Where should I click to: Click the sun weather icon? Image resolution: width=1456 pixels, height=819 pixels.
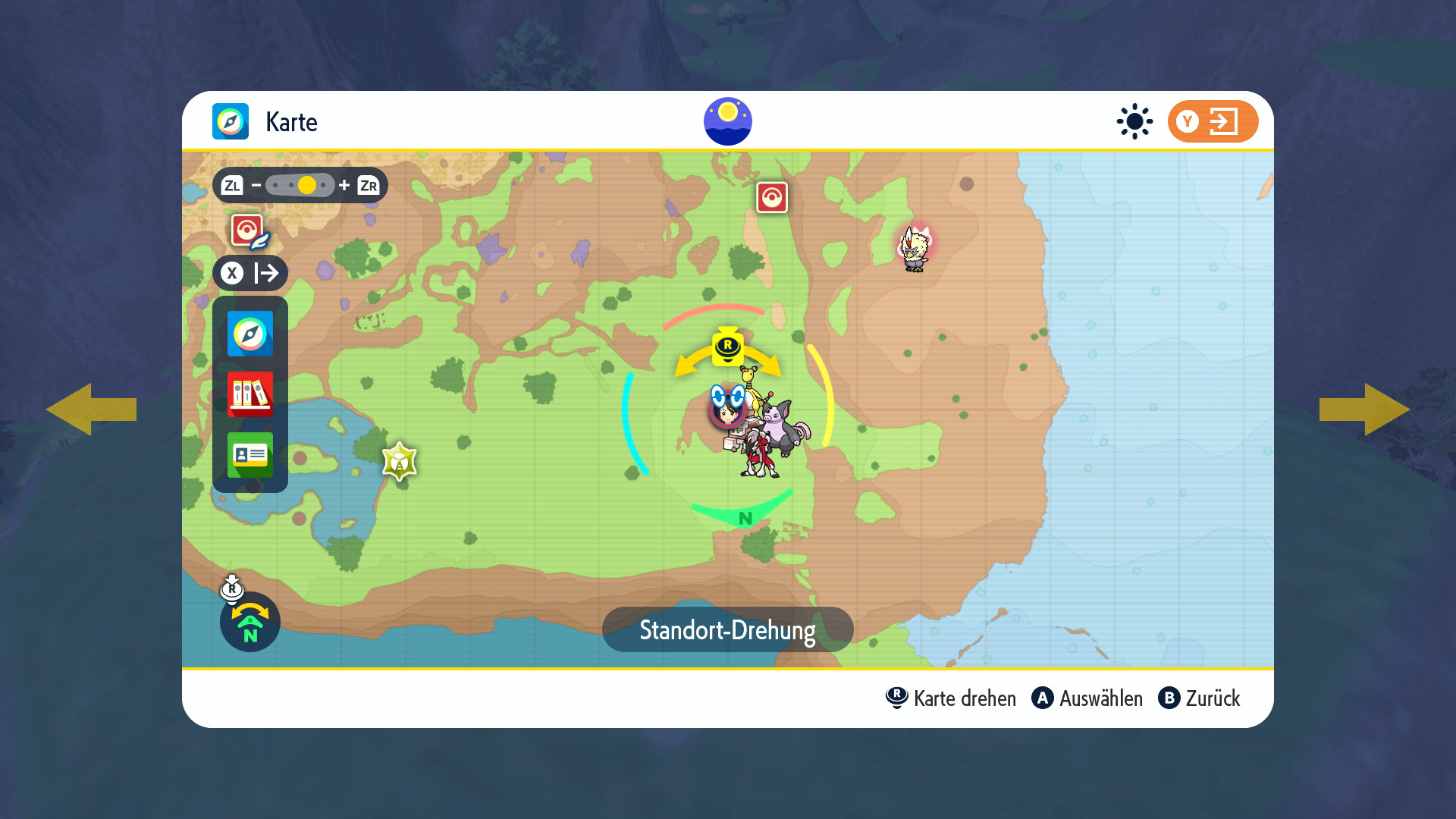(x=1134, y=121)
